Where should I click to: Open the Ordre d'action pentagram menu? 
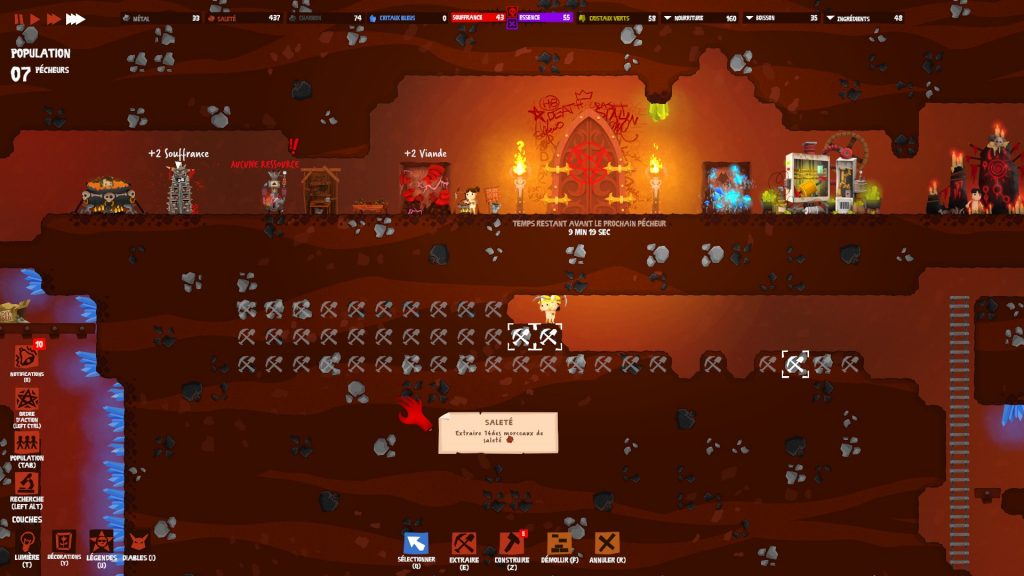[27, 401]
